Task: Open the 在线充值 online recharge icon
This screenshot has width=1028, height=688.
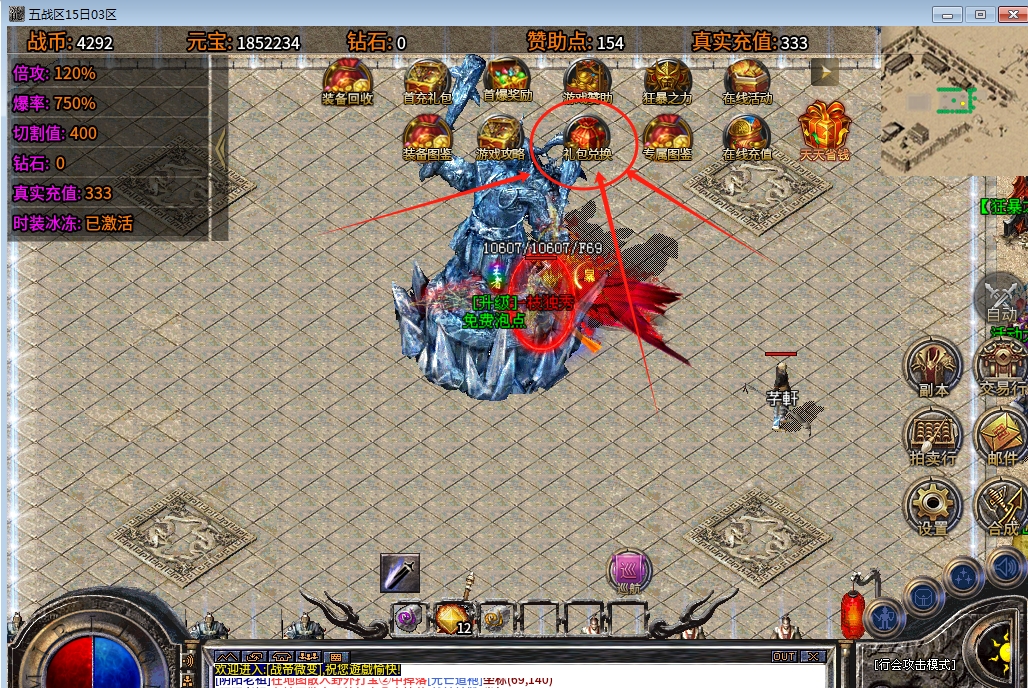Action: (747, 136)
